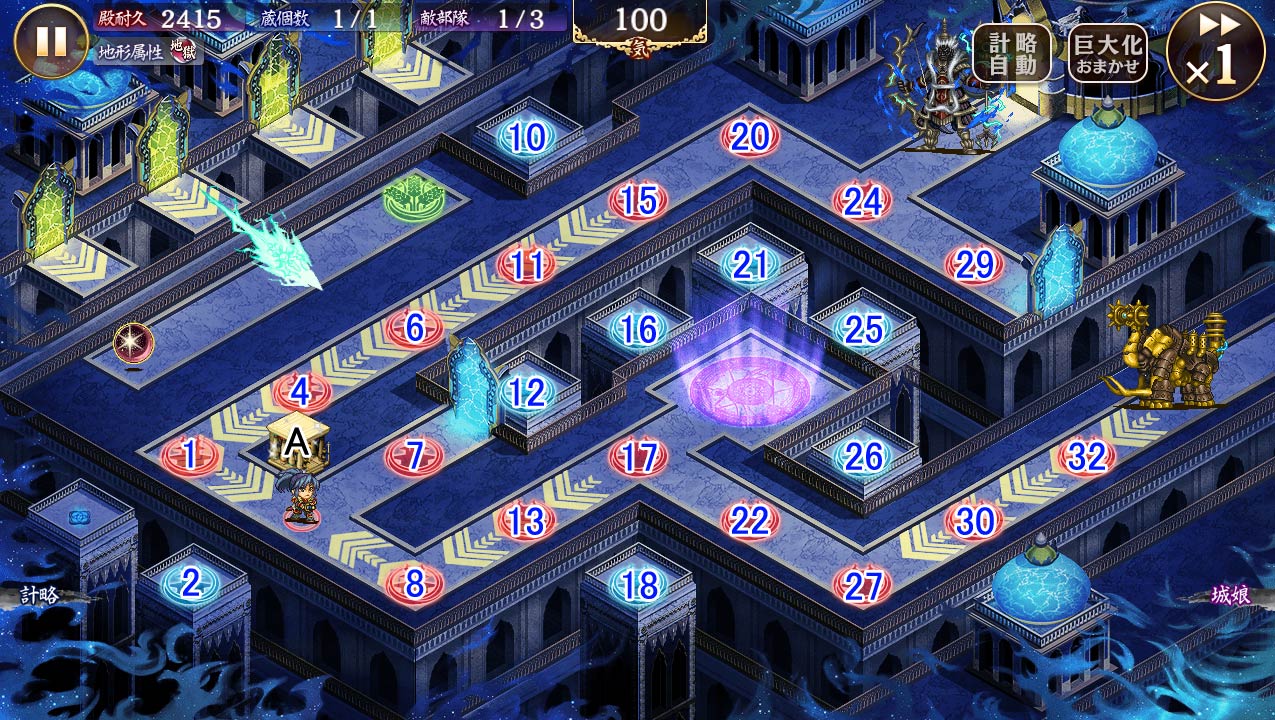The image size is (1275, 720).
Task: Open the 計略 stratagem panel
Action: (x=40, y=595)
